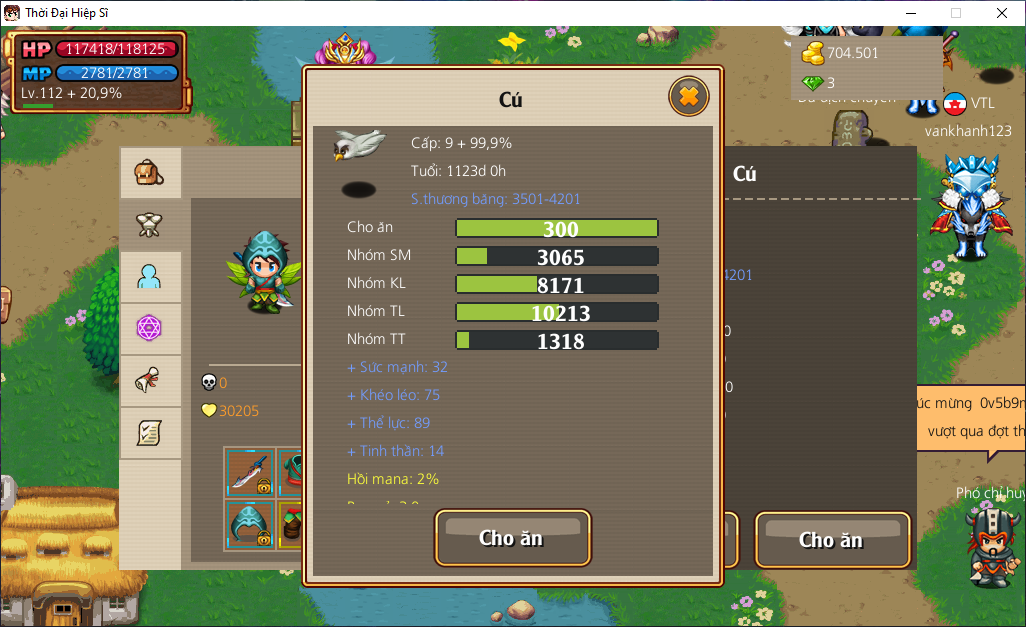Close the game window
Image resolution: width=1026 pixels, height=627 pixels.
1002,13
